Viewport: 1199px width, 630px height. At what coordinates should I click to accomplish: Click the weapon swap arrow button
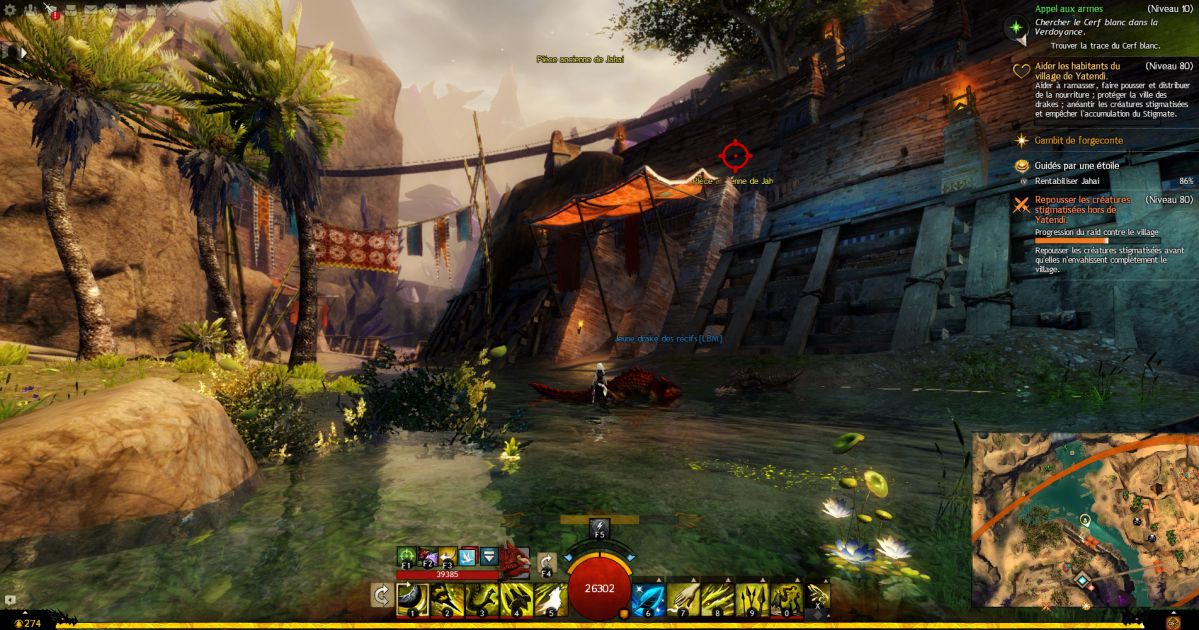point(381,596)
